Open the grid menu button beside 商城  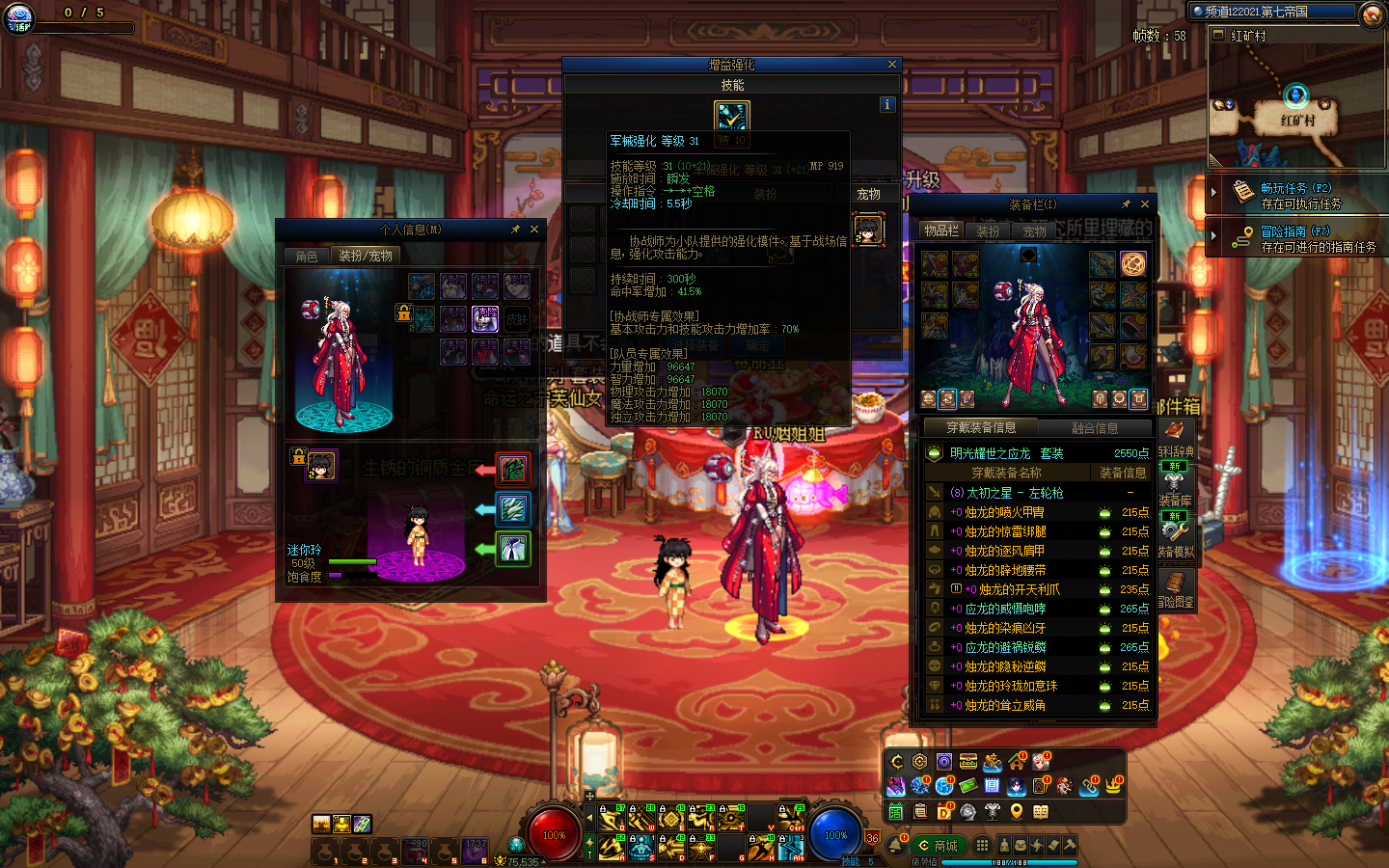(982, 846)
